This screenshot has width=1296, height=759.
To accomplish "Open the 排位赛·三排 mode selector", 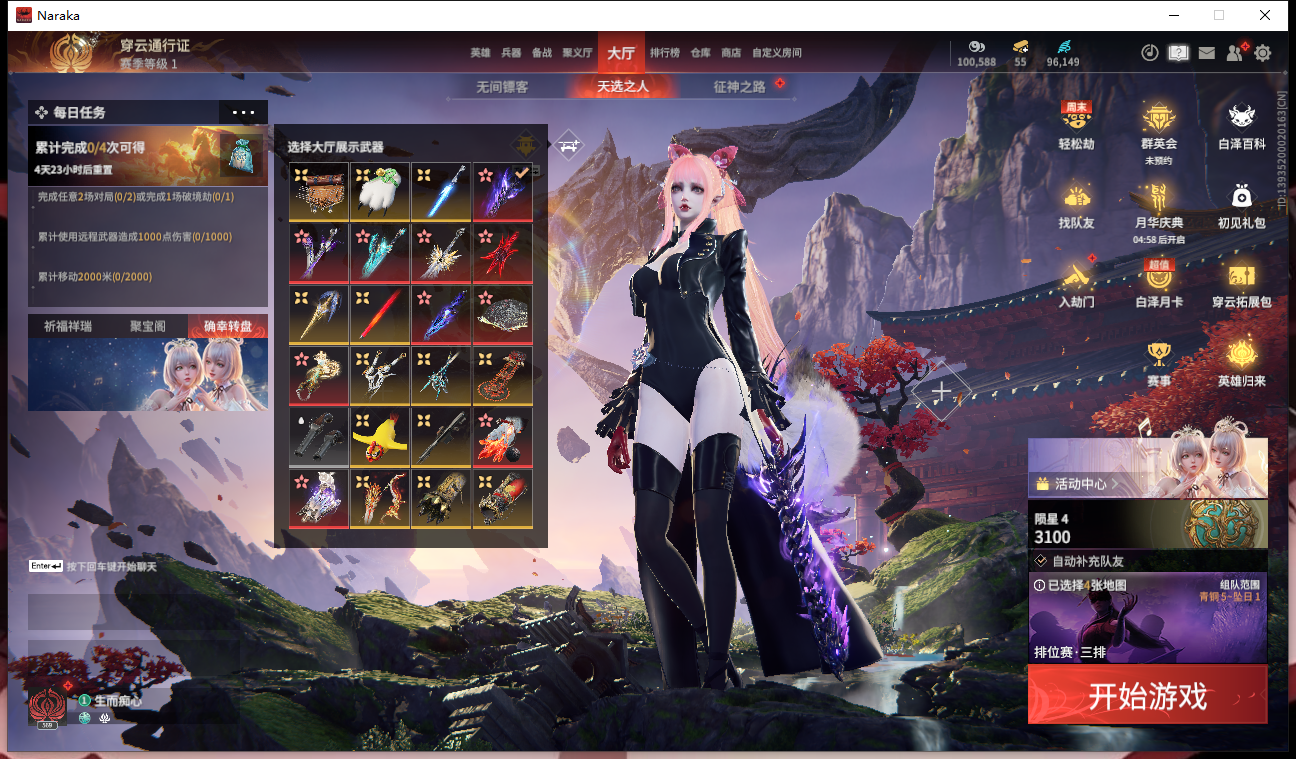I will point(1147,618).
